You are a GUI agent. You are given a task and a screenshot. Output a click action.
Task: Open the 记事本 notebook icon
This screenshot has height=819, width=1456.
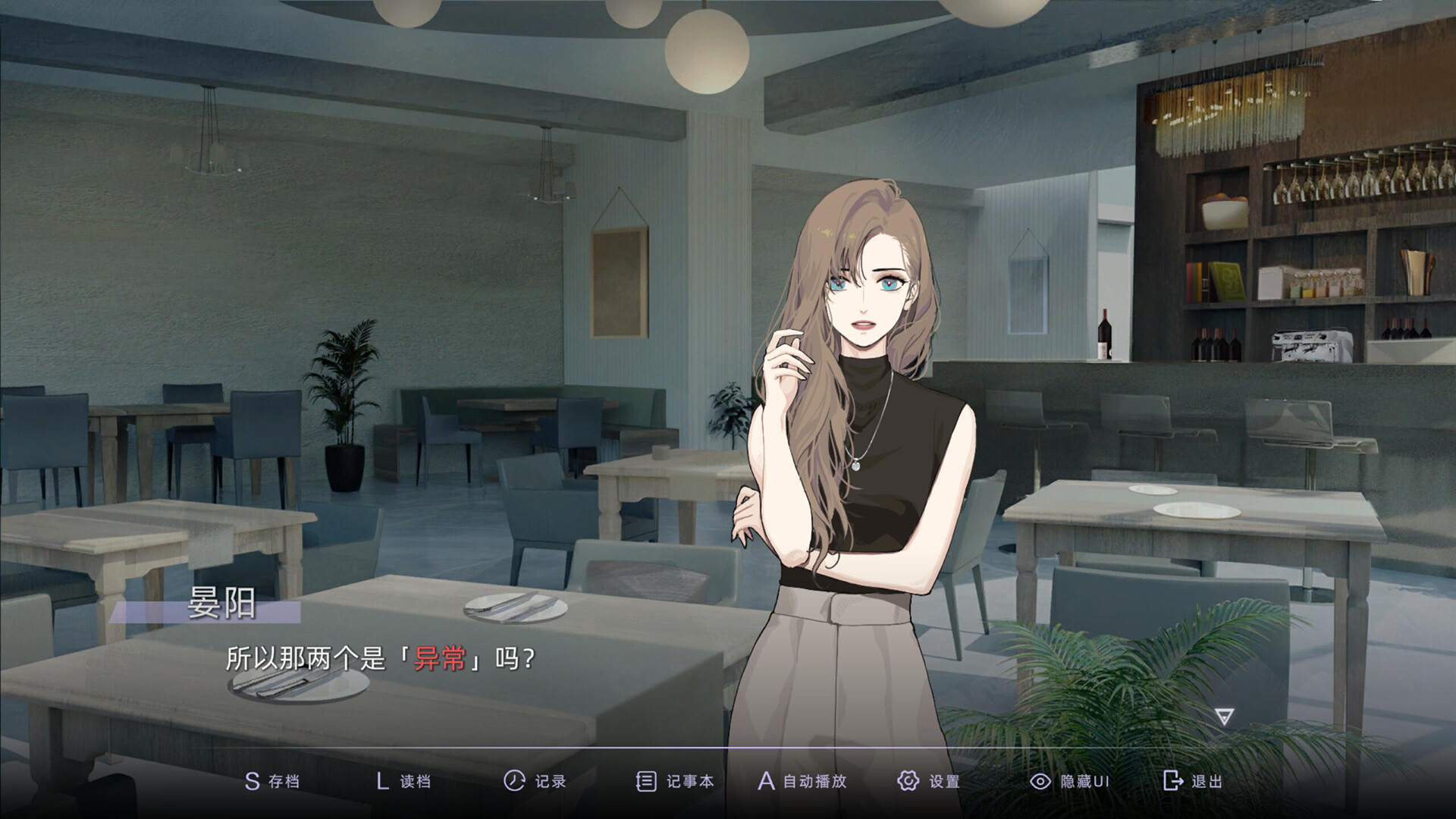(645, 780)
